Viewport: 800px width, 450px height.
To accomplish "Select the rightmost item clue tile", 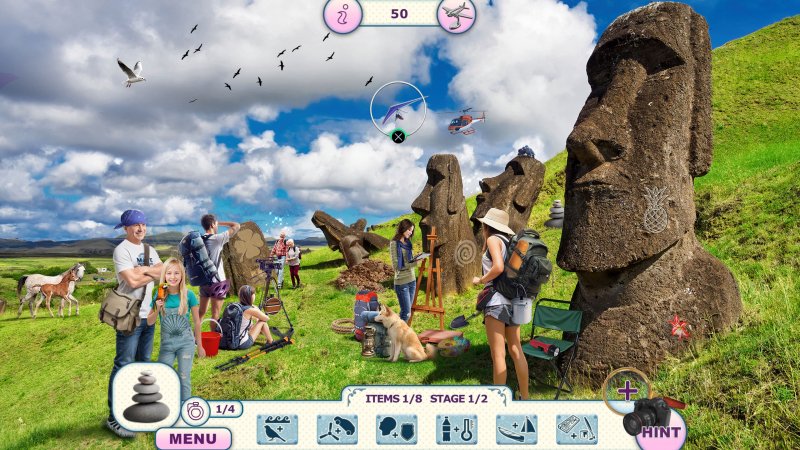I will pyautogui.click(x=577, y=429).
